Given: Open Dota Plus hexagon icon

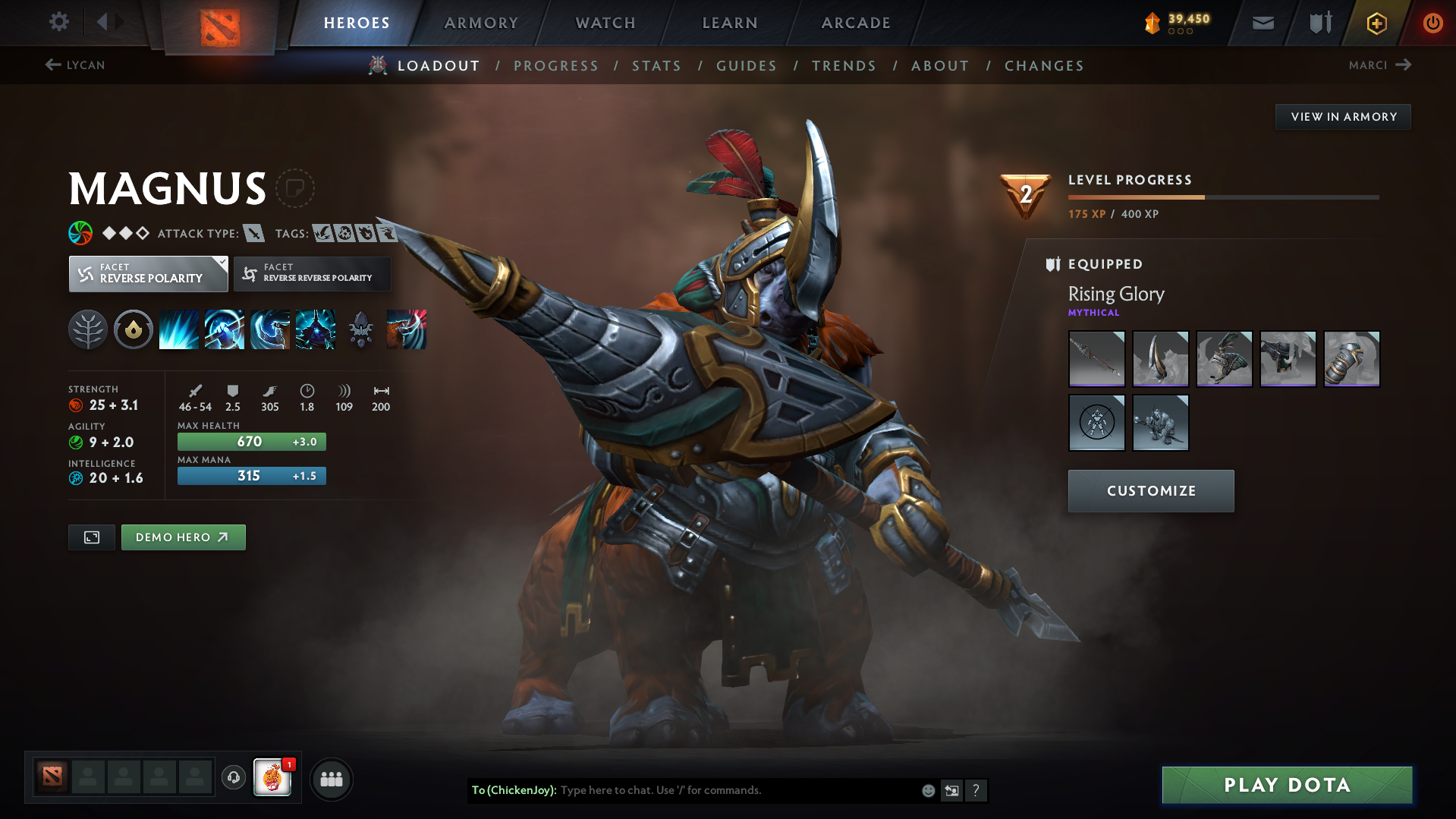Looking at the screenshot, I should click(1376, 23).
